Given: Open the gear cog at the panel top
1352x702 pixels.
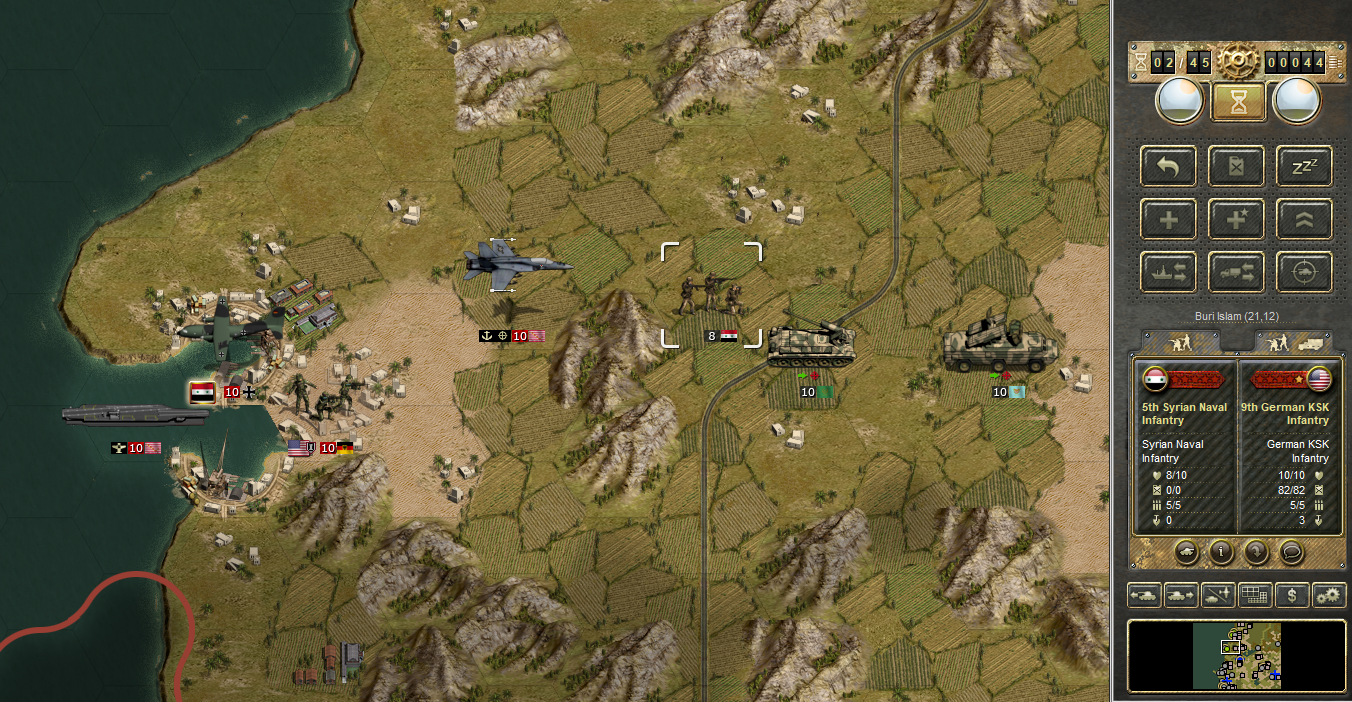Looking at the screenshot, I should 1238,62.
